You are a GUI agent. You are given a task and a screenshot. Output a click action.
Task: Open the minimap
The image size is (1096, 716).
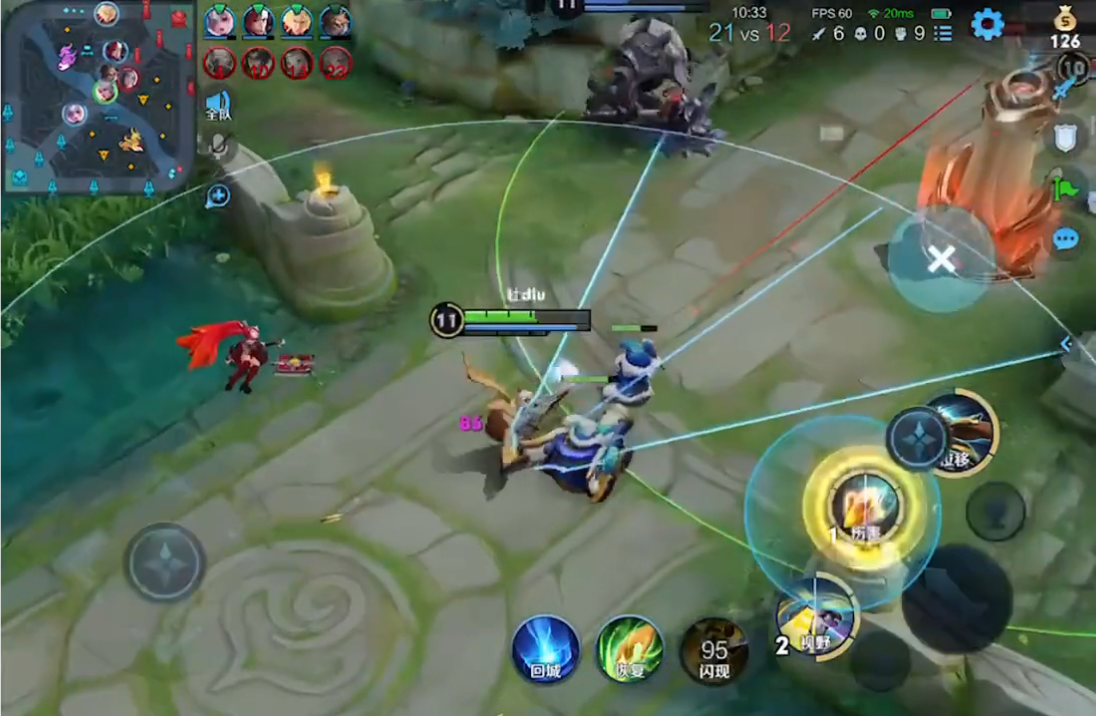98,96
